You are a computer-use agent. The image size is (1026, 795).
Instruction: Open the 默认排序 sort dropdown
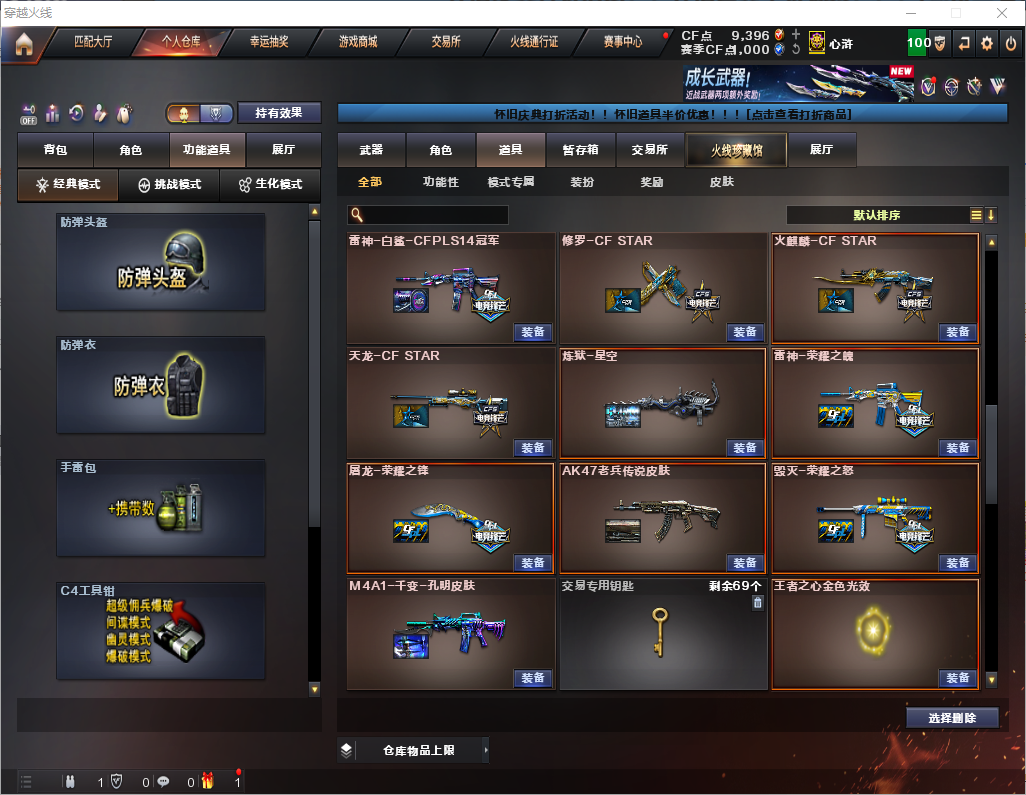876,215
